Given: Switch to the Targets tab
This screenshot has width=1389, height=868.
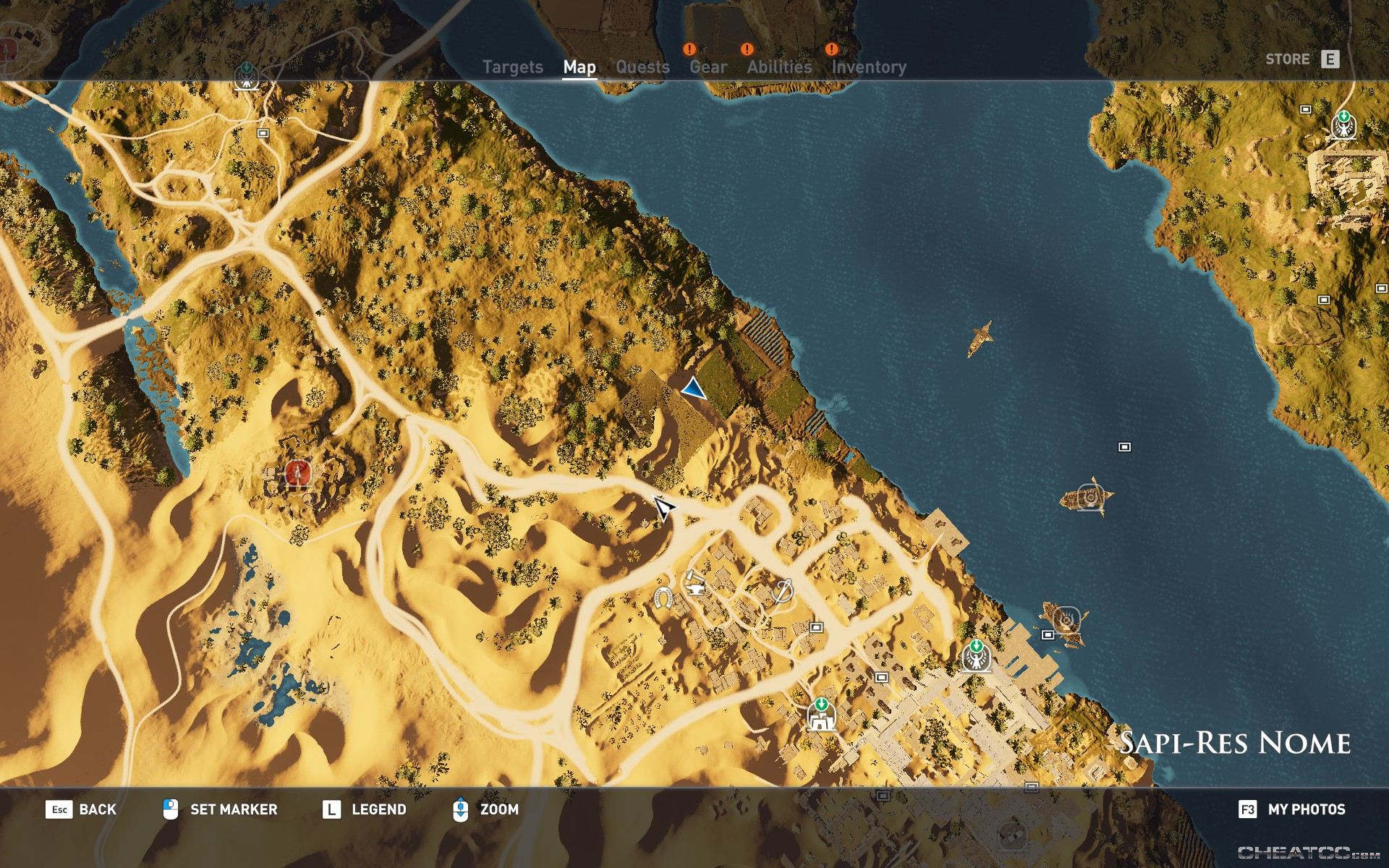Looking at the screenshot, I should coord(512,67).
